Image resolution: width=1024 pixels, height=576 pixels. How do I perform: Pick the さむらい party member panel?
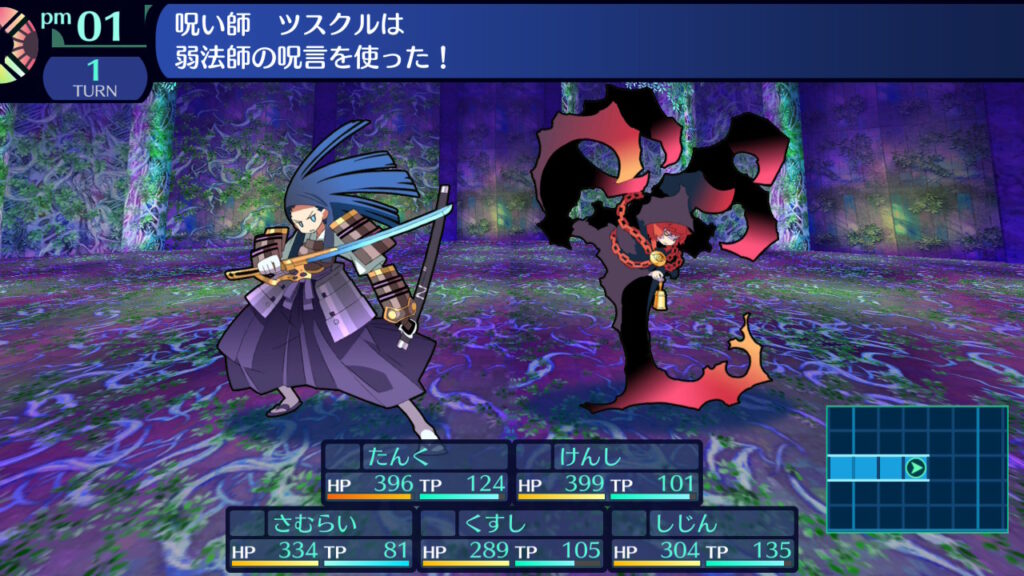point(320,538)
